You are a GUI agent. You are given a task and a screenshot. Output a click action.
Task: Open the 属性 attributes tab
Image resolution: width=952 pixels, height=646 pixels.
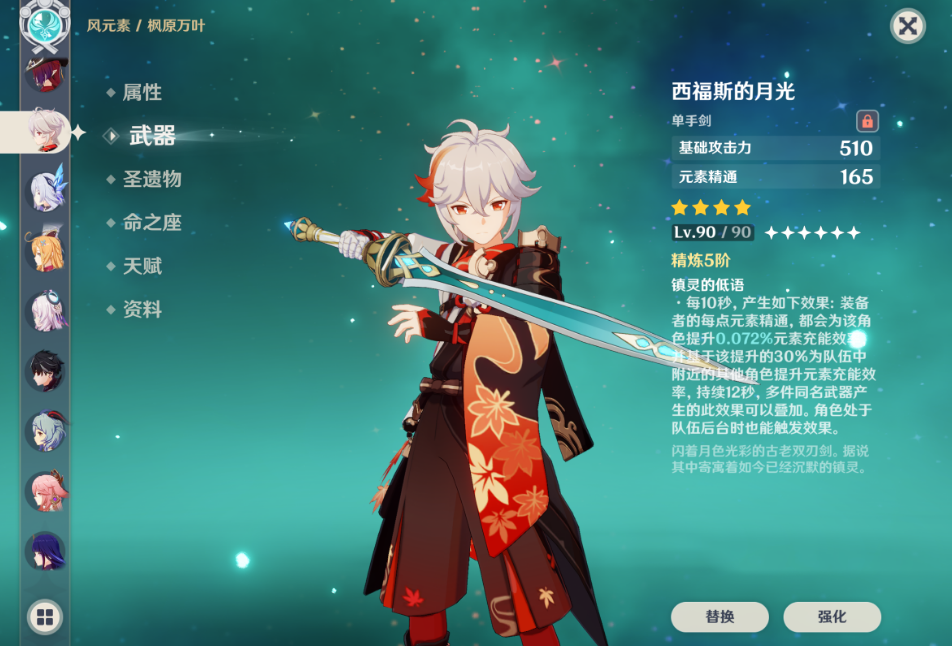click(141, 93)
